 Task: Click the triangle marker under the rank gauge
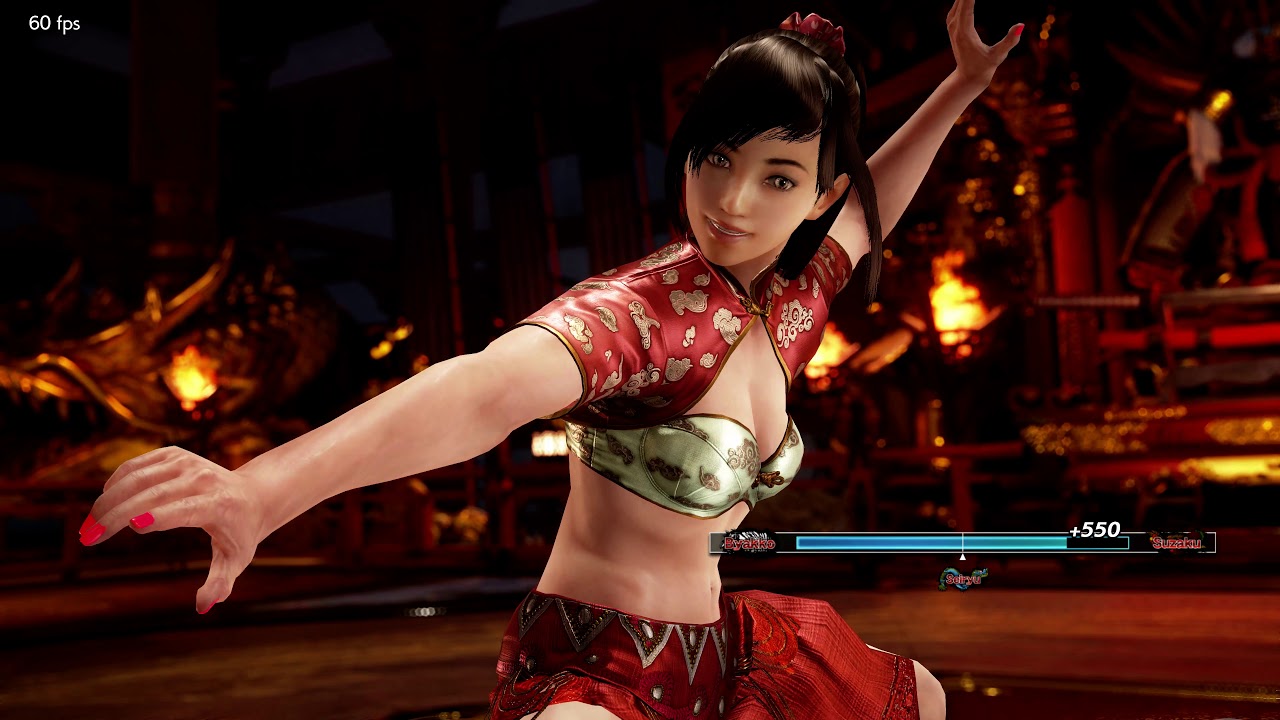pyautogui.click(x=963, y=556)
